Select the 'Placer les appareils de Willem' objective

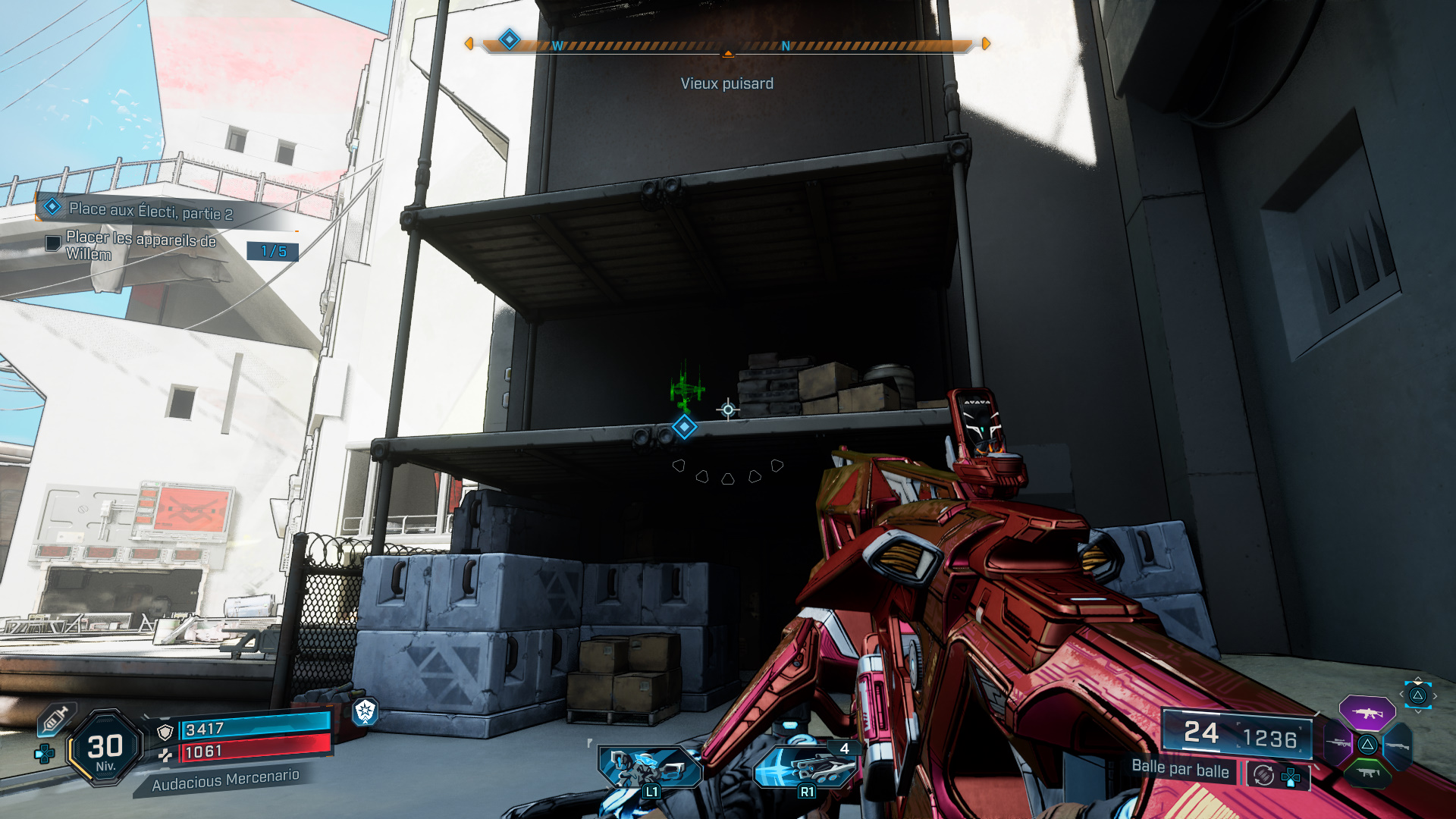tap(141, 246)
